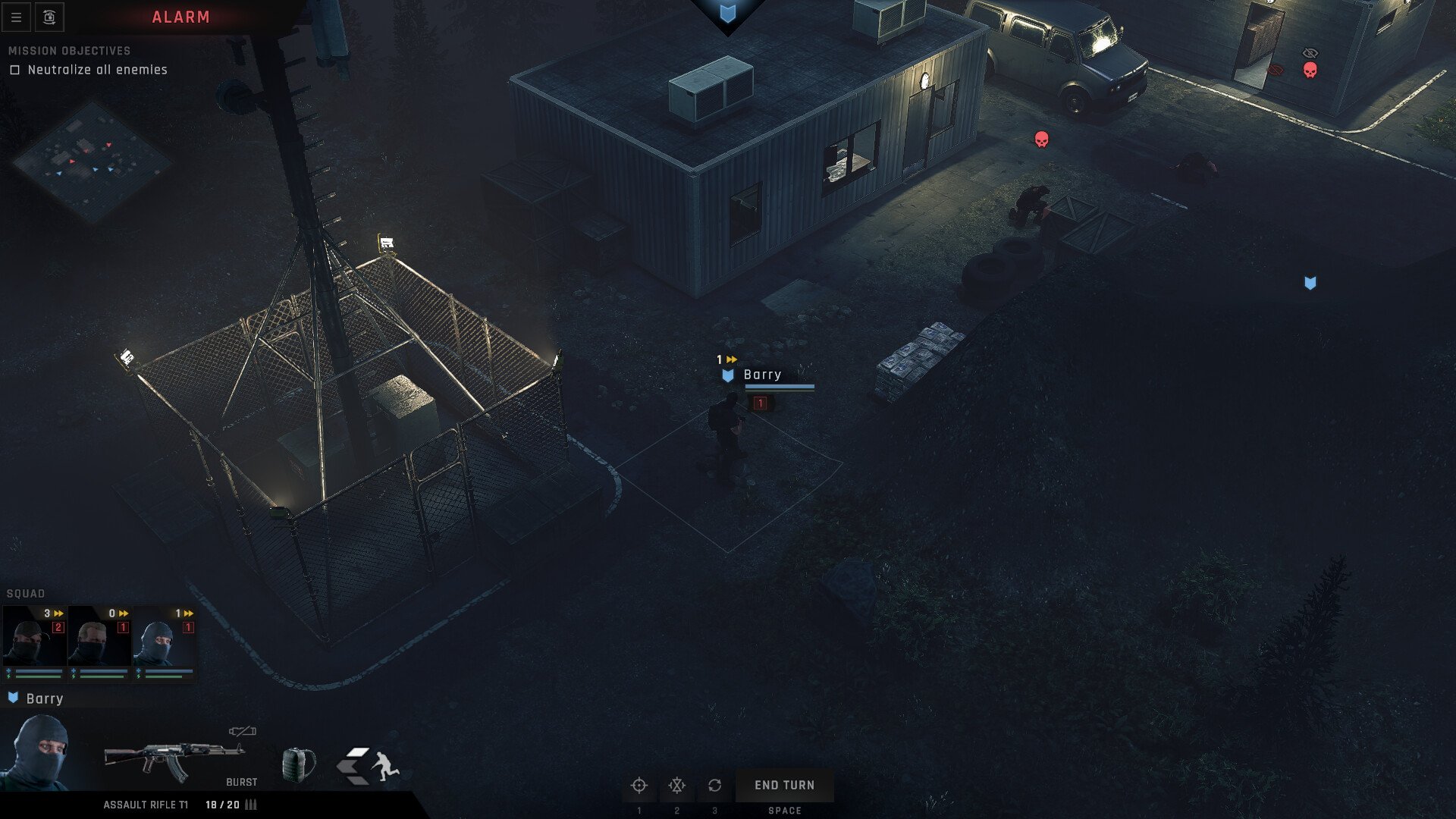Screen dimensions: 1456x819
Task: Click Barry's unit nameplate
Action: [762, 375]
